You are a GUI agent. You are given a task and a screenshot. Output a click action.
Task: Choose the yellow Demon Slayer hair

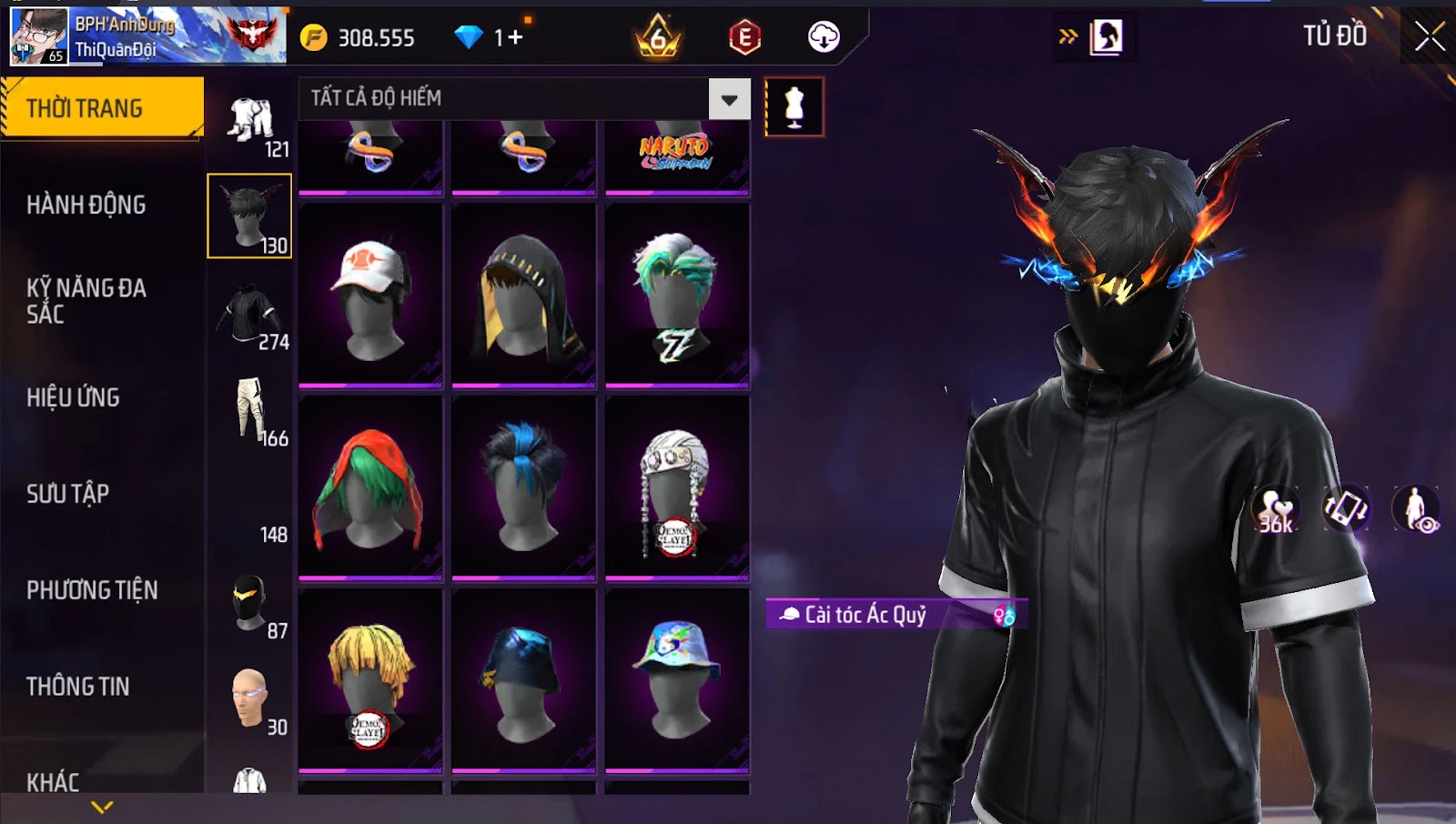pyautogui.click(x=370, y=680)
